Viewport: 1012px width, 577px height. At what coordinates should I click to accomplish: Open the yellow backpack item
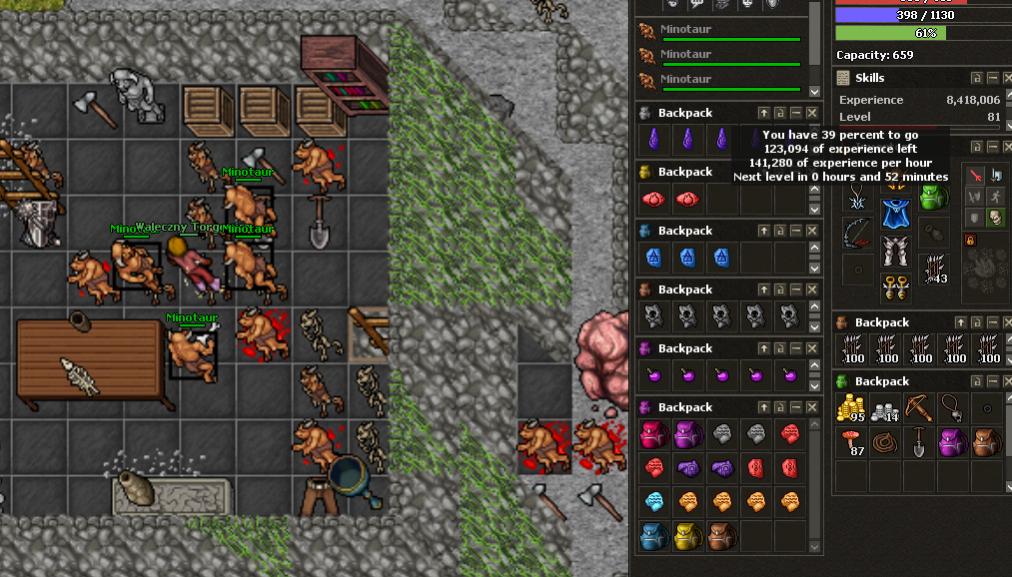coord(686,536)
